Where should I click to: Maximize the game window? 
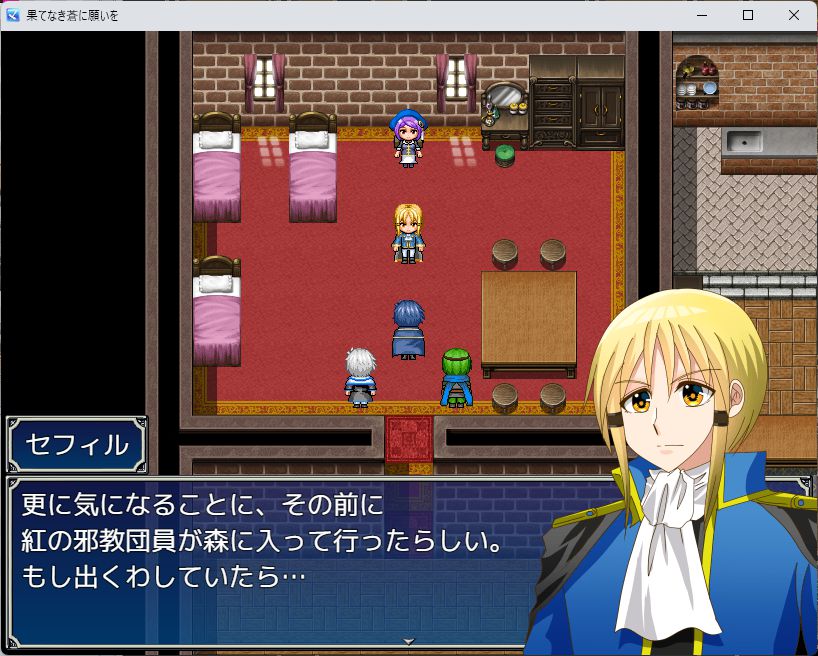(x=748, y=15)
